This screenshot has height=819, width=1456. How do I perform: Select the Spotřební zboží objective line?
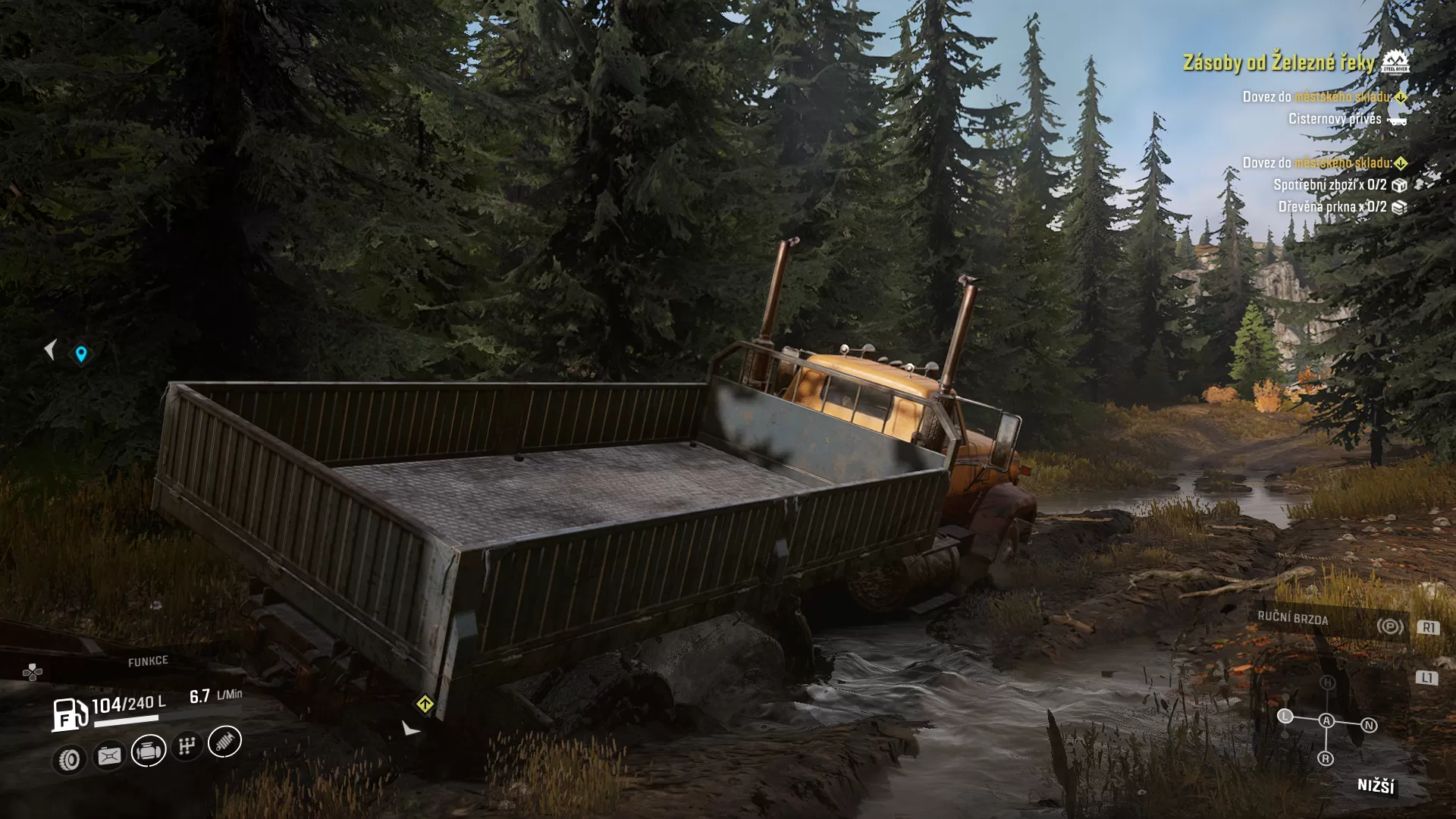(1330, 185)
